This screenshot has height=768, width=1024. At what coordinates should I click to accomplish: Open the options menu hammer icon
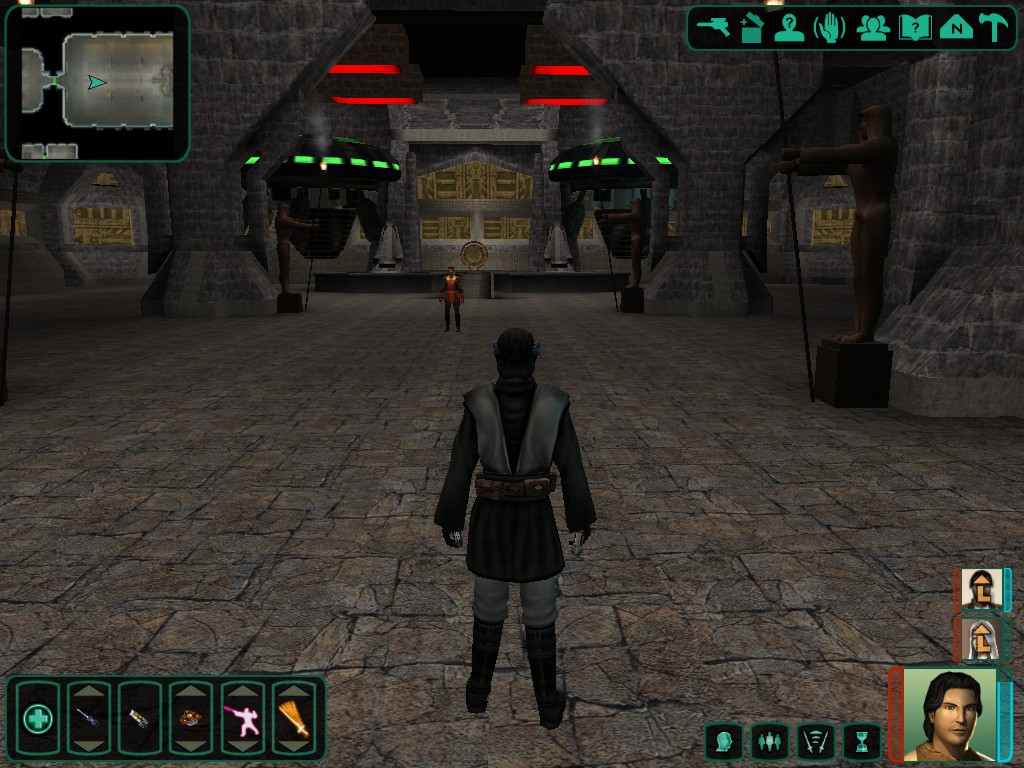point(995,28)
